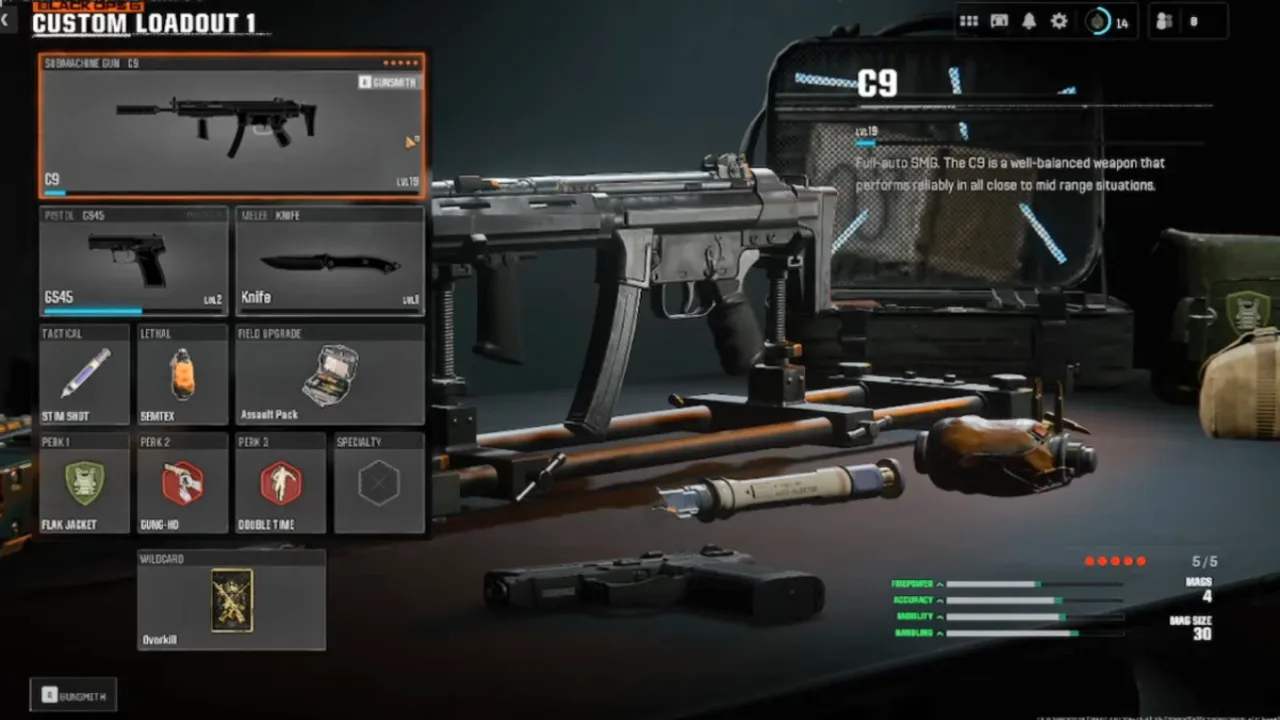
Task: Open Gunsmith from the C9 weapon card
Action: (389, 82)
